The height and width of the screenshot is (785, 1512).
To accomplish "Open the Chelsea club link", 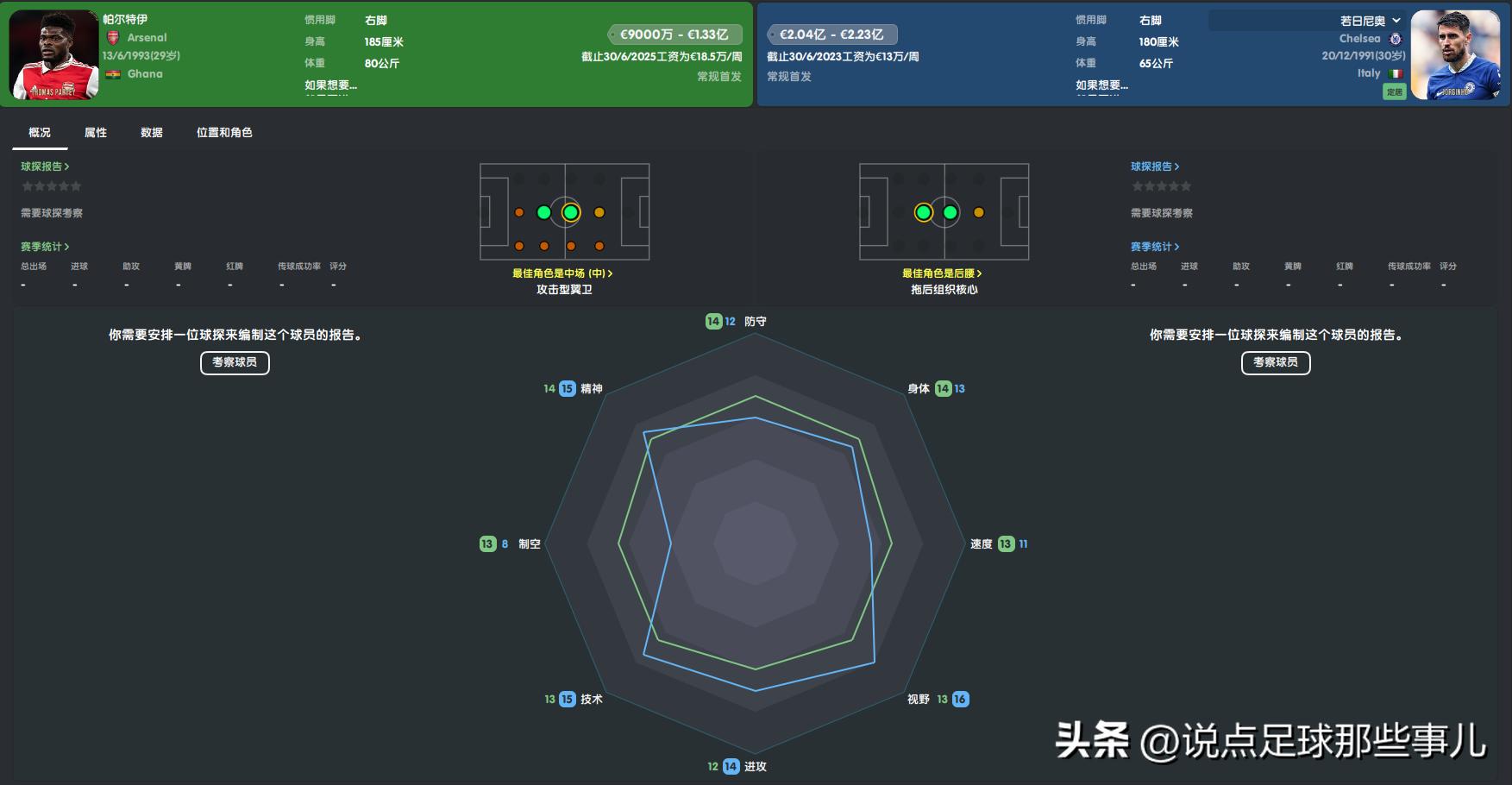I will pos(1360,39).
